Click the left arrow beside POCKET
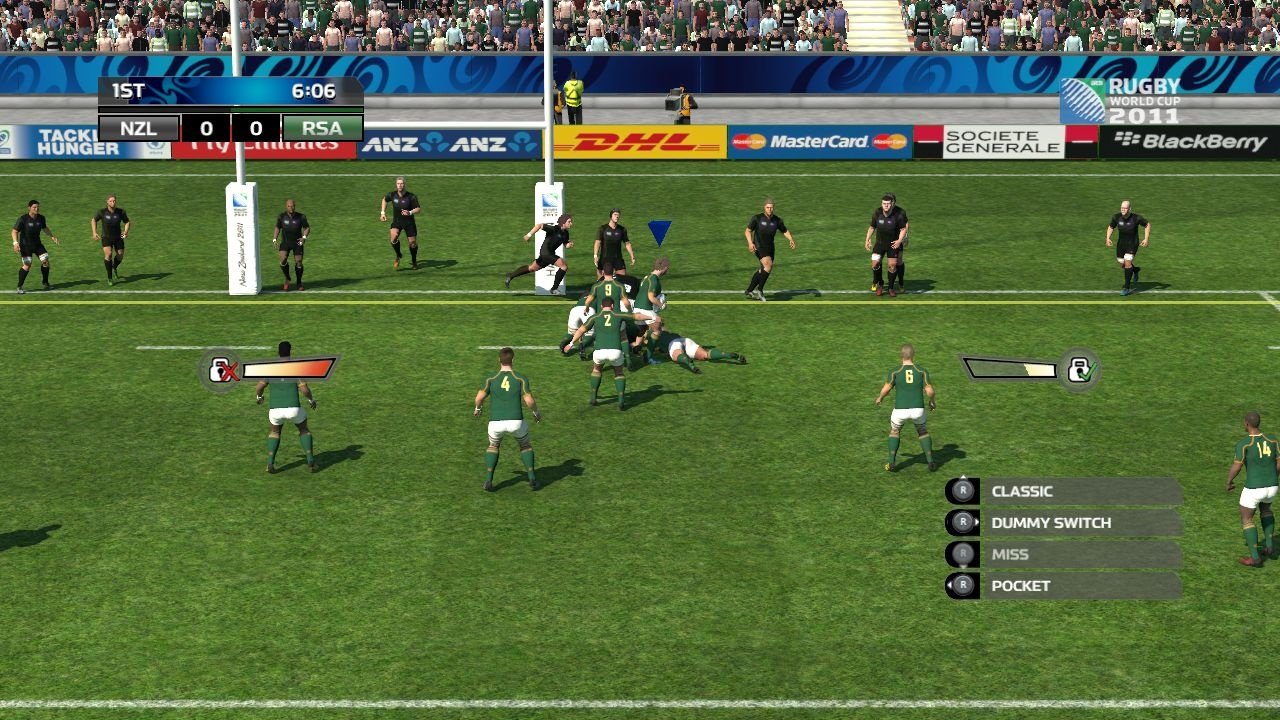 [950, 584]
